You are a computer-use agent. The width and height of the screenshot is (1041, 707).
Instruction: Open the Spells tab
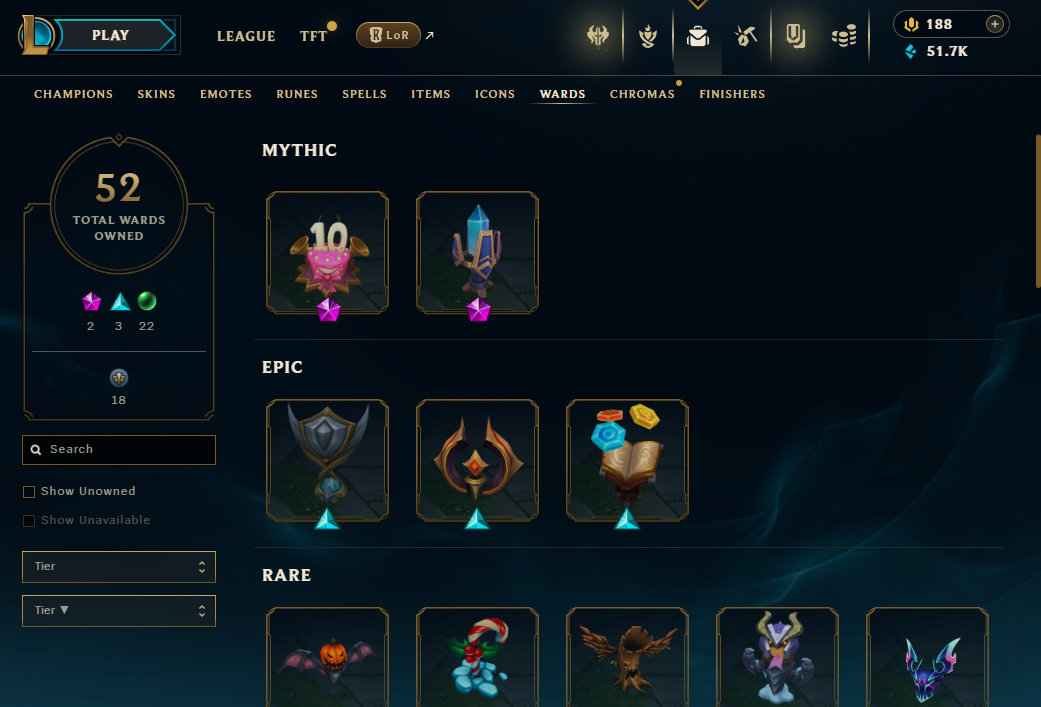[364, 94]
